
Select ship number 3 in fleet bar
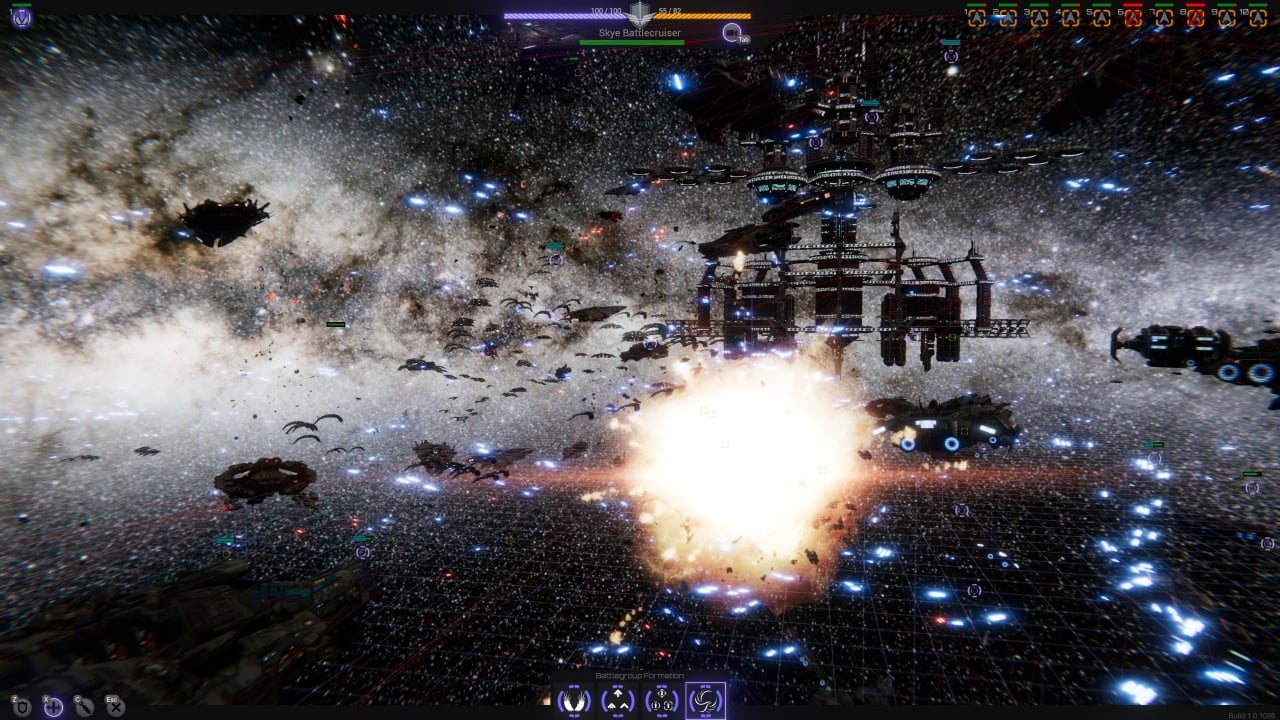(1039, 17)
